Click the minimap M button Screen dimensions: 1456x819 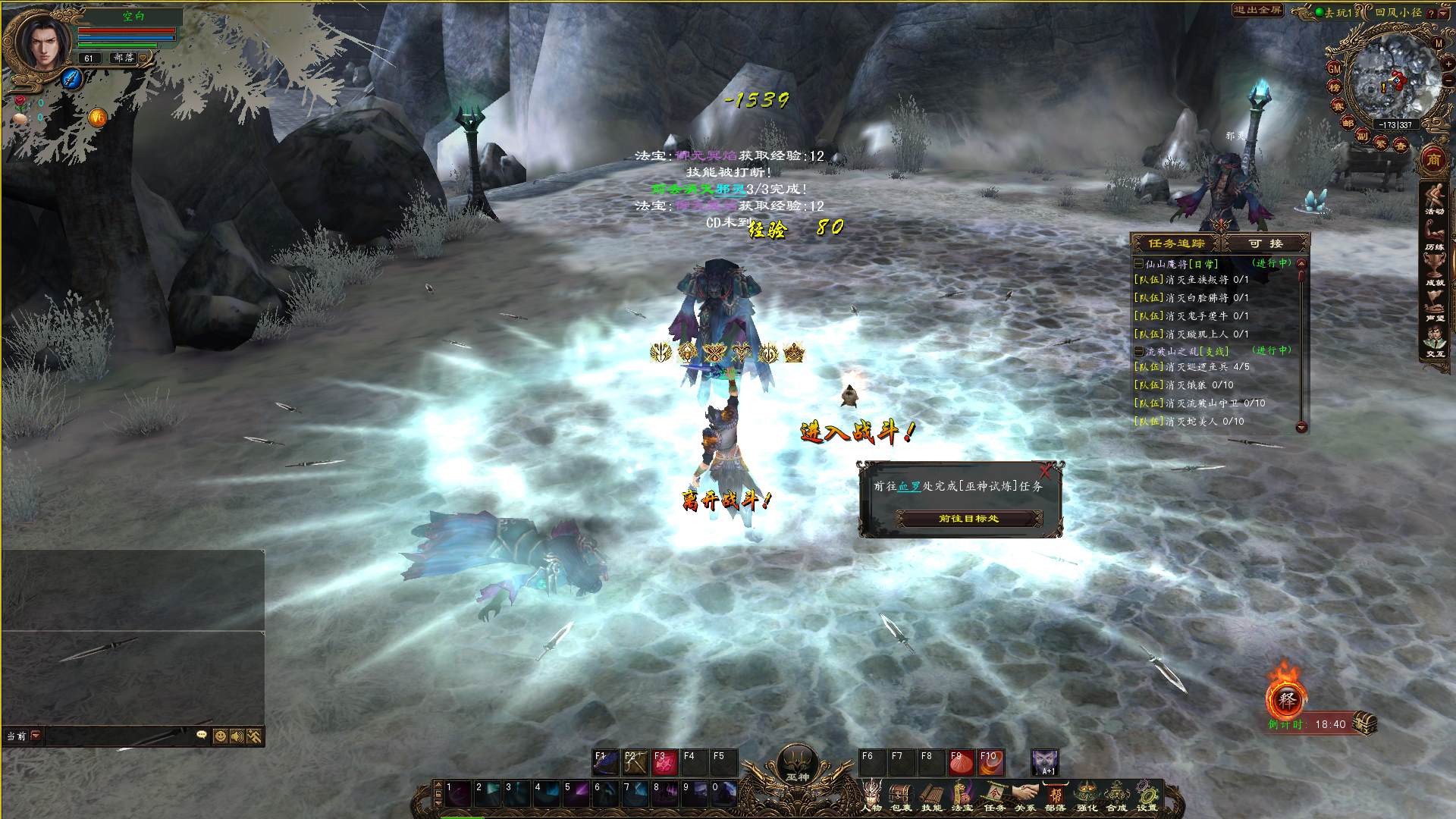[1439, 43]
